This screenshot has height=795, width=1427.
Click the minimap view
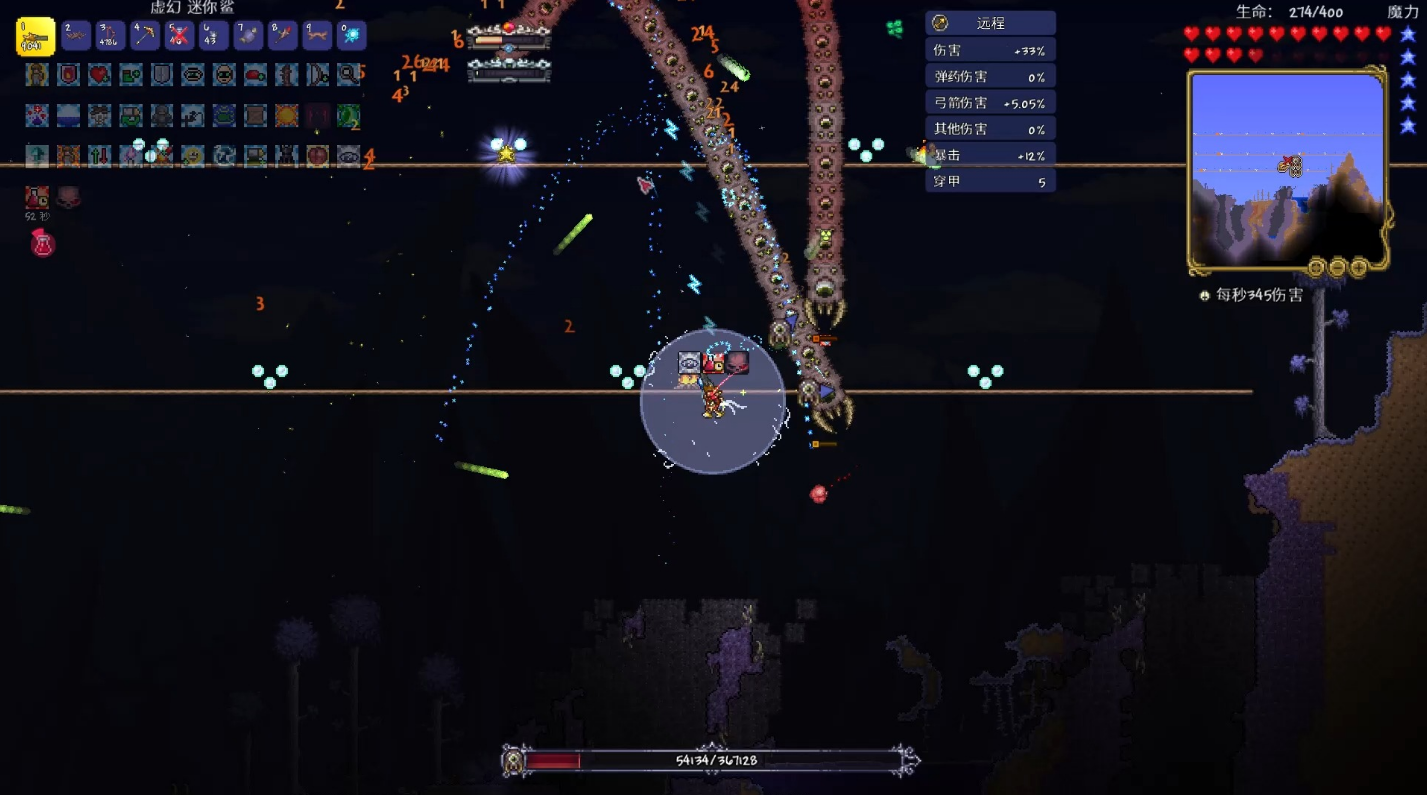(1287, 169)
